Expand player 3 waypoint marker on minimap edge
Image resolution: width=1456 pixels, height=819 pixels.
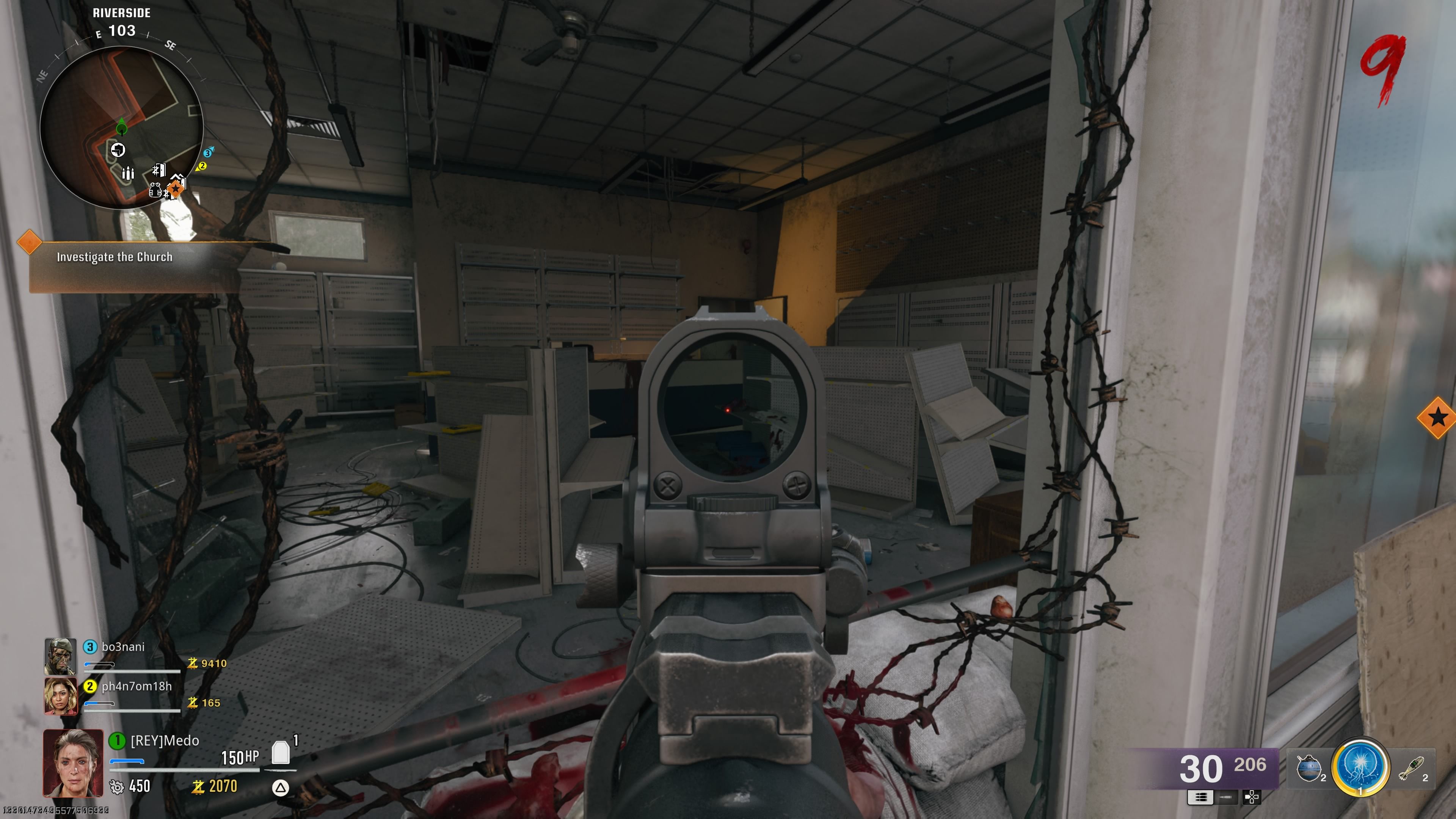pos(208,152)
